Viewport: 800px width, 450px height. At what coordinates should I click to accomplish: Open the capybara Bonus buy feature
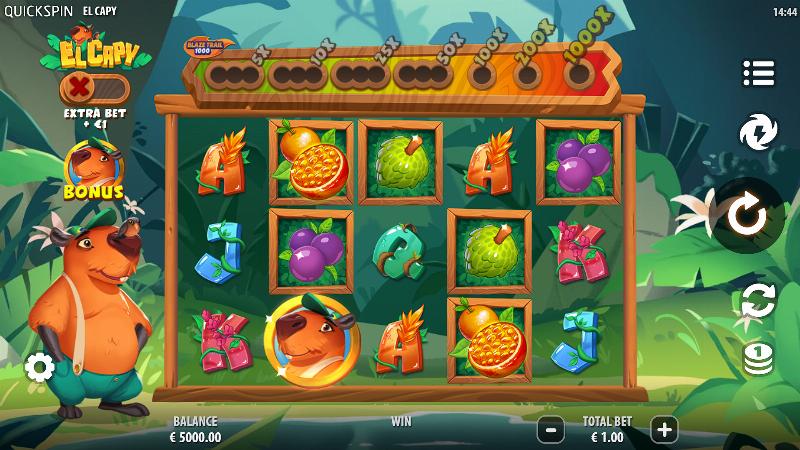[x=93, y=170]
